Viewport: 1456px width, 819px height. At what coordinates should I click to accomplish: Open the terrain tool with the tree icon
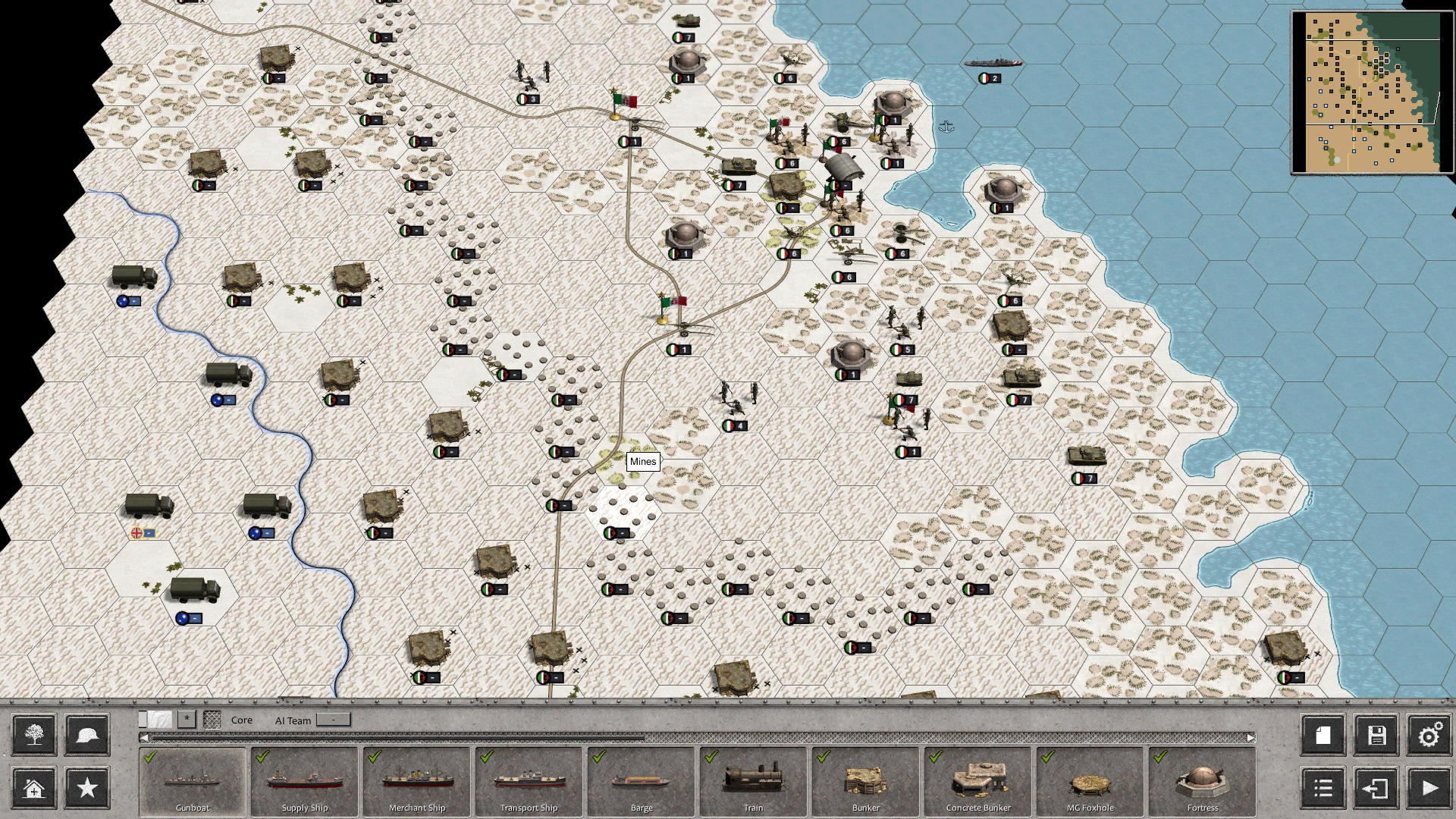(32, 735)
